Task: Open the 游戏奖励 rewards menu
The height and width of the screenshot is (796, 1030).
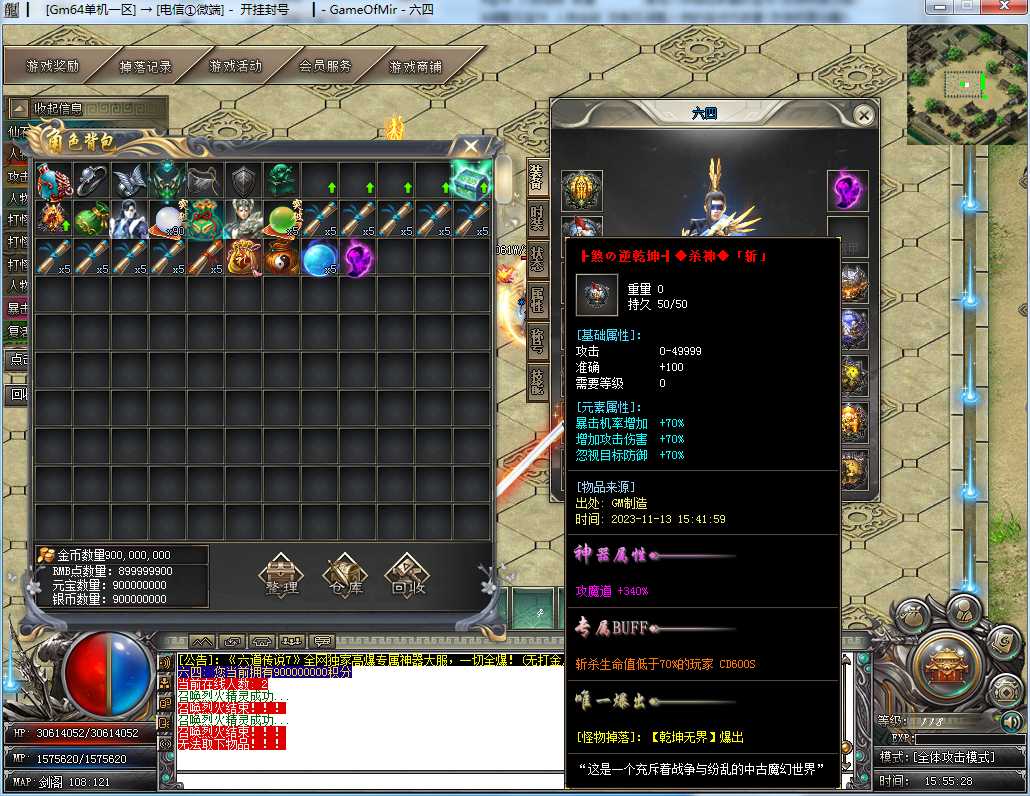Action: [53, 67]
